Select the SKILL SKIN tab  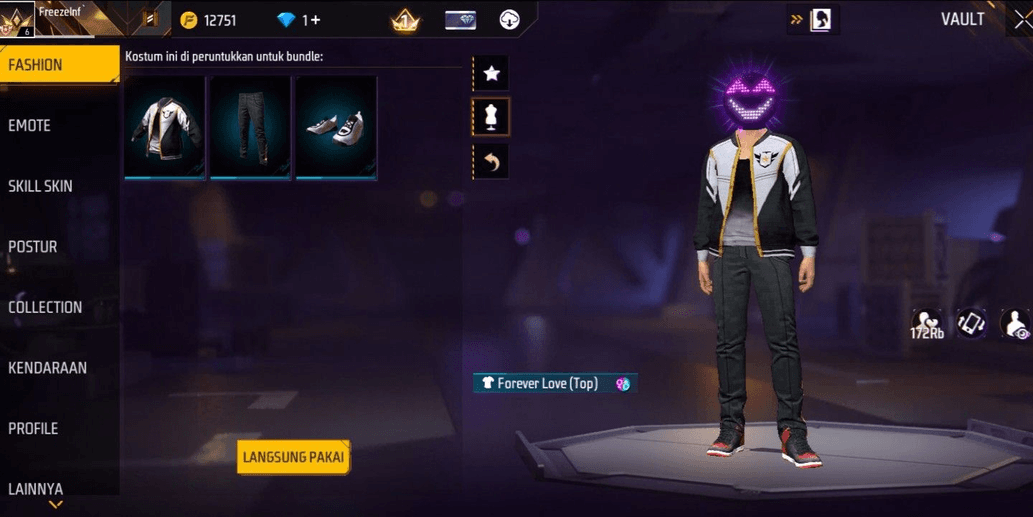pos(40,186)
